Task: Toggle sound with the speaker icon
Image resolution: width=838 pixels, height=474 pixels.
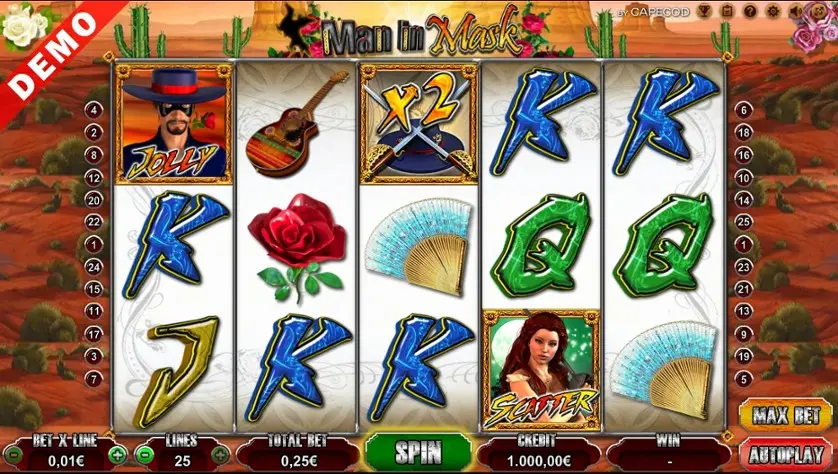Action: click(x=797, y=12)
